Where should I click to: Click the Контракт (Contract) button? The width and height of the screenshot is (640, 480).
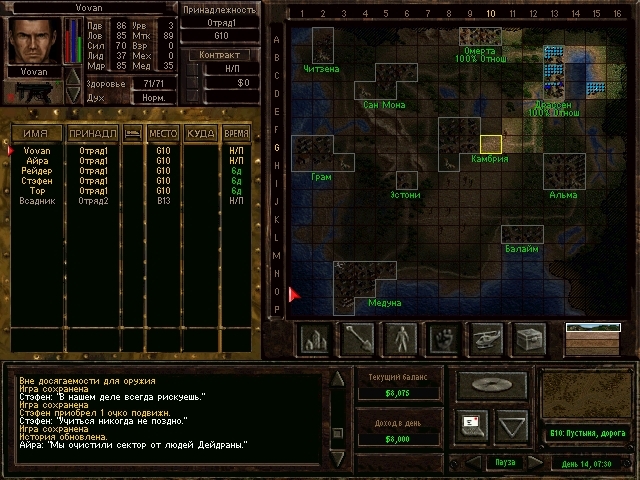(220, 55)
